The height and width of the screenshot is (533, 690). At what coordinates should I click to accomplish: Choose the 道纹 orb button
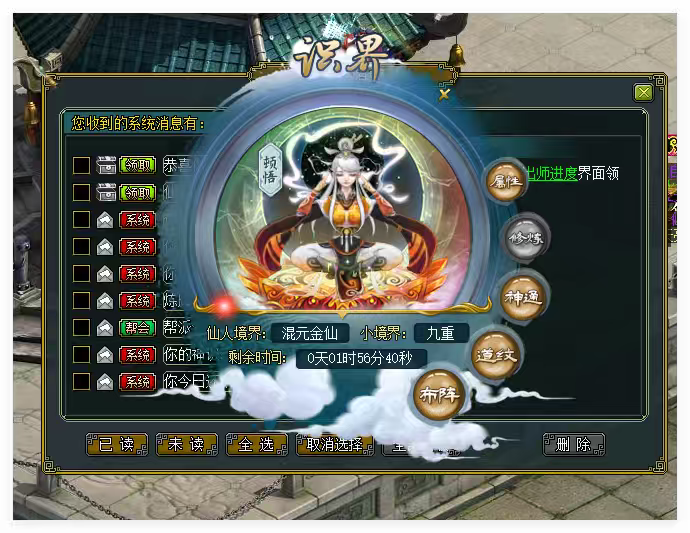496,353
